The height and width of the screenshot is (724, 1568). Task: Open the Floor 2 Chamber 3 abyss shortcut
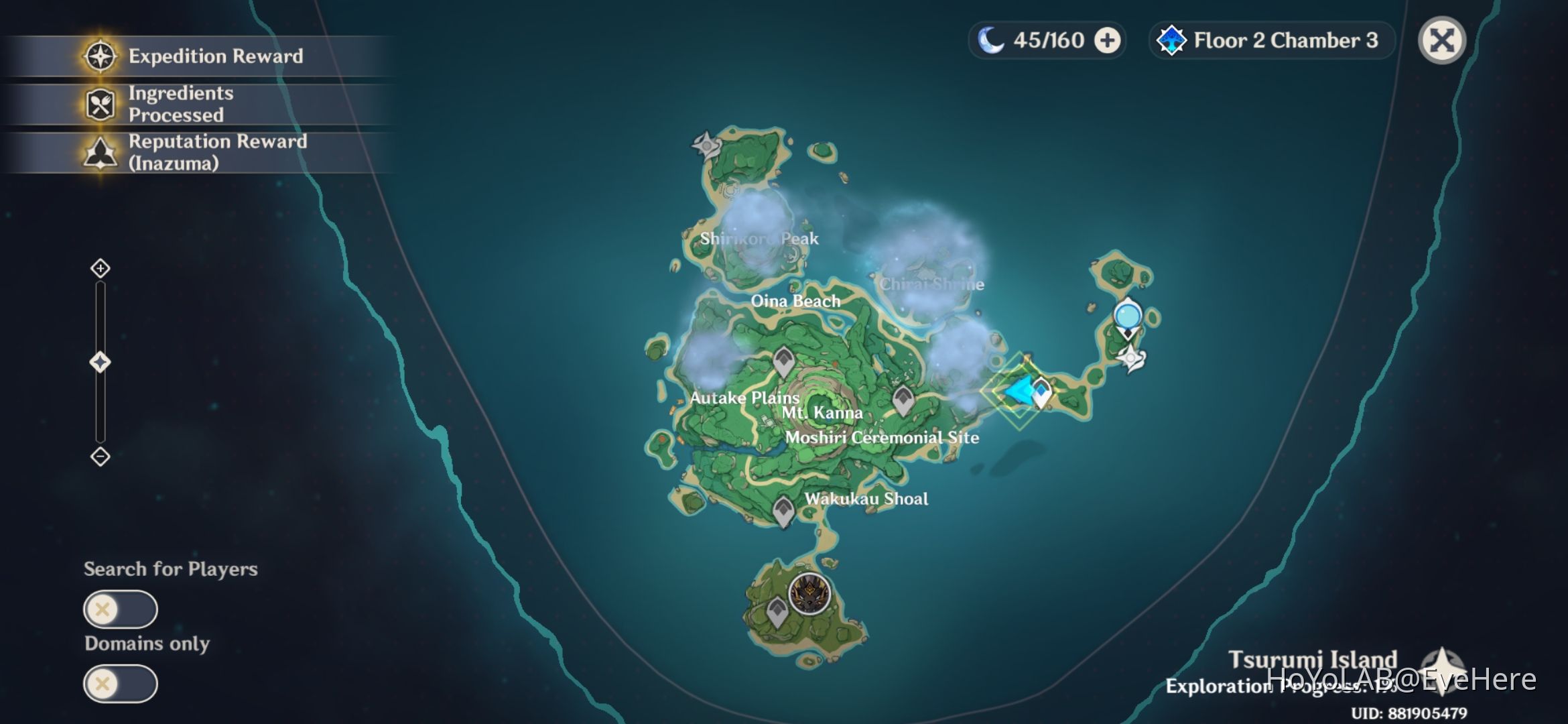pos(1270,41)
